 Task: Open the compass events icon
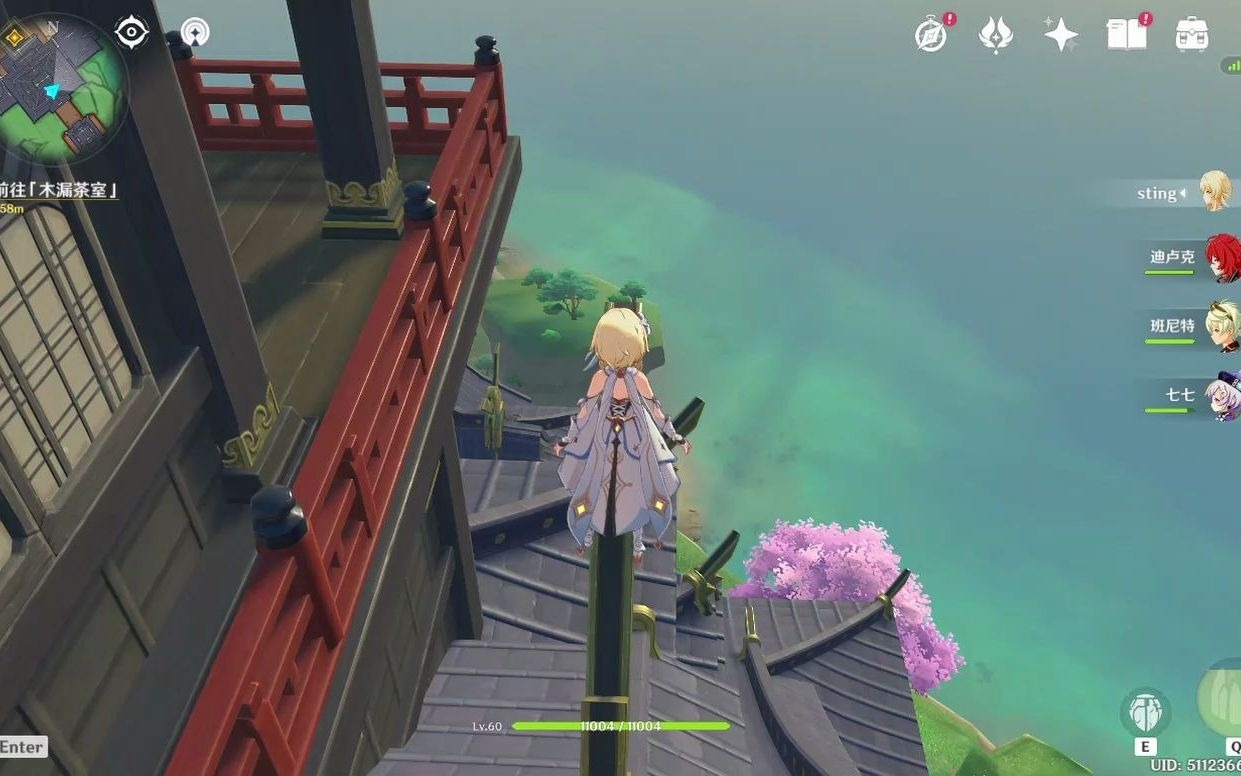coord(931,35)
